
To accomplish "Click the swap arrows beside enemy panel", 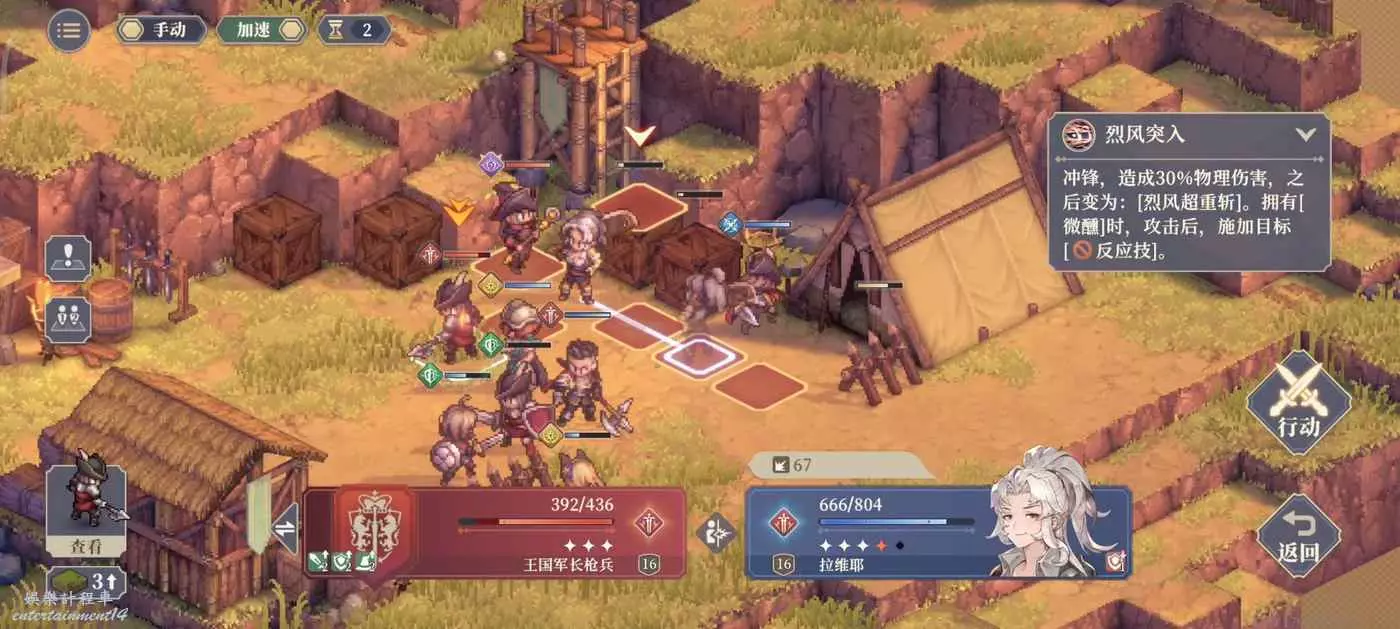I will point(285,527).
